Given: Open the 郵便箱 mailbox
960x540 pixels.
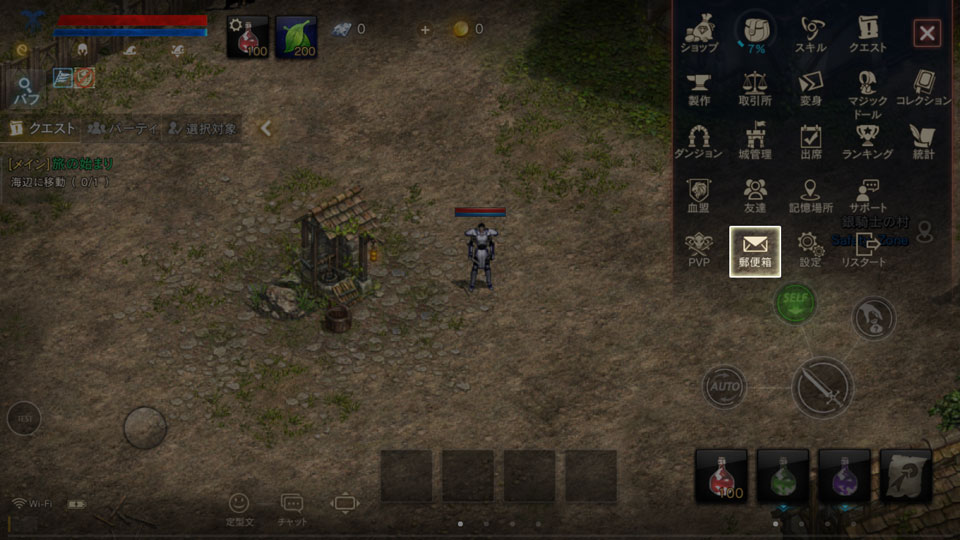Looking at the screenshot, I should [x=755, y=250].
